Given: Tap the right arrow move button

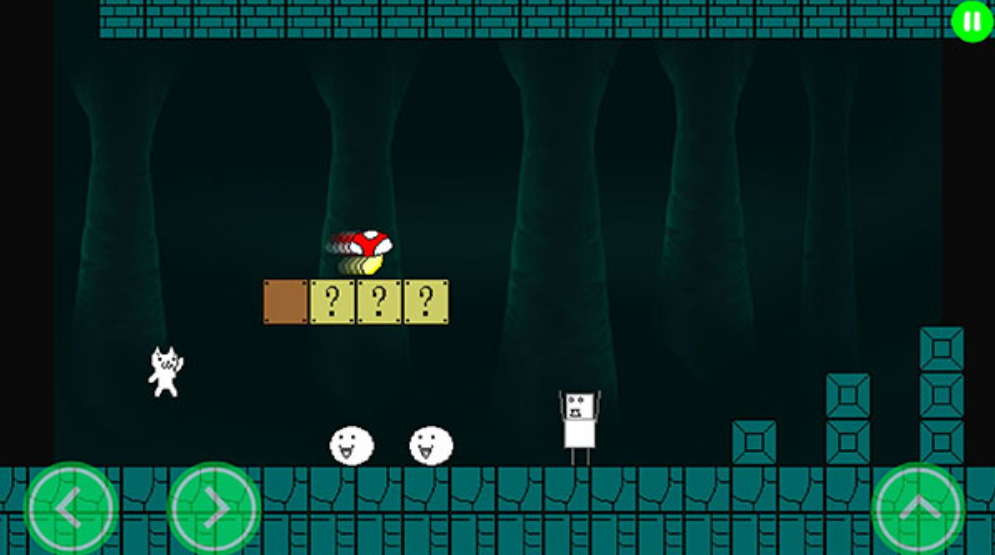Looking at the screenshot, I should tap(214, 508).
